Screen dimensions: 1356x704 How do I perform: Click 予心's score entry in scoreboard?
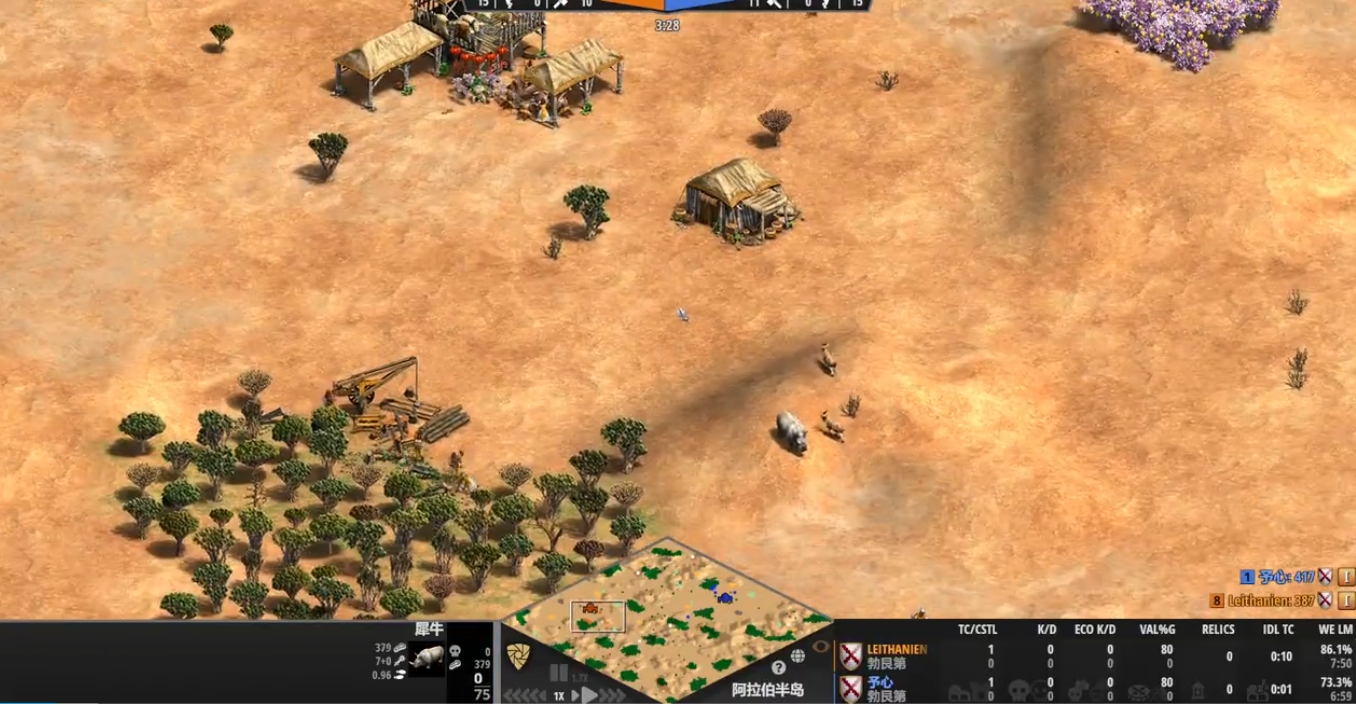click(x=1286, y=577)
